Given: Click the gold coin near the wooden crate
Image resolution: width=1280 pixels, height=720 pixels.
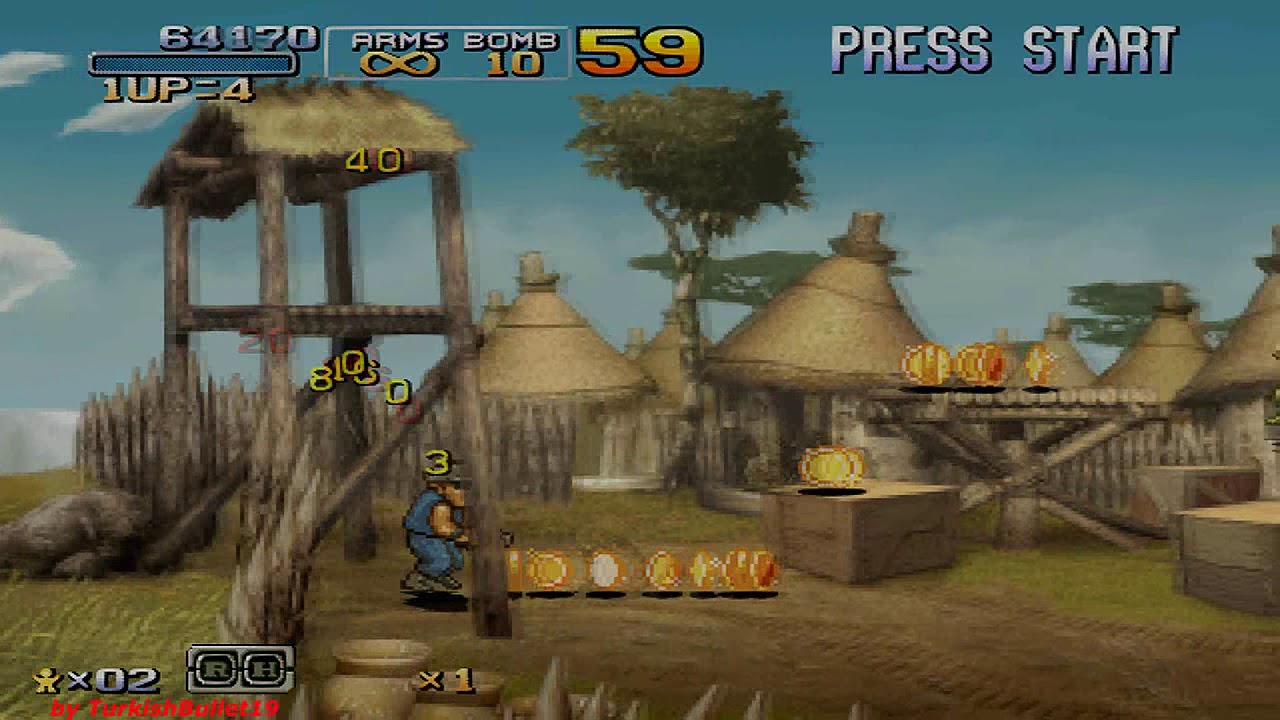Looking at the screenshot, I should (x=828, y=466).
